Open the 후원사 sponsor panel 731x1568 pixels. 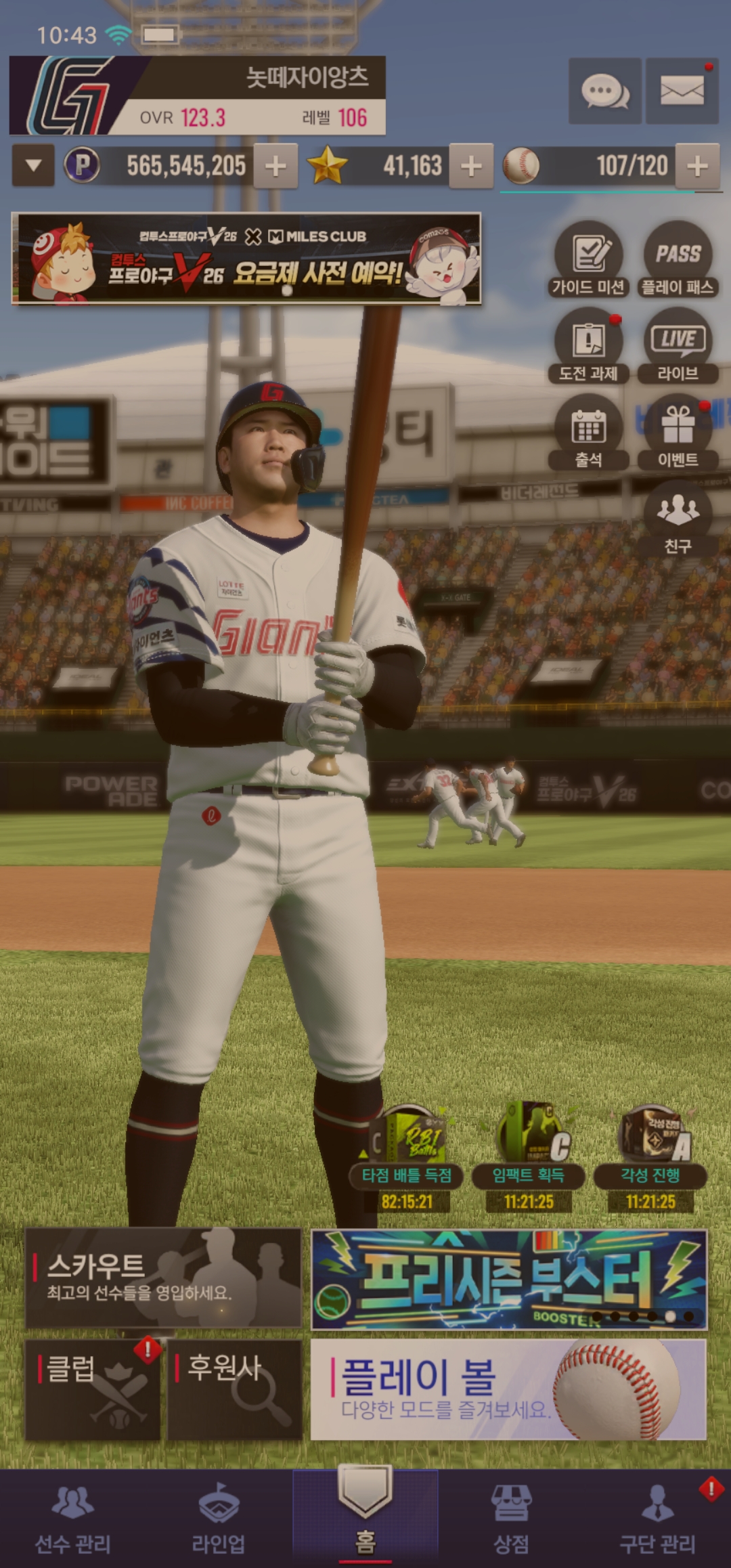point(234,1389)
